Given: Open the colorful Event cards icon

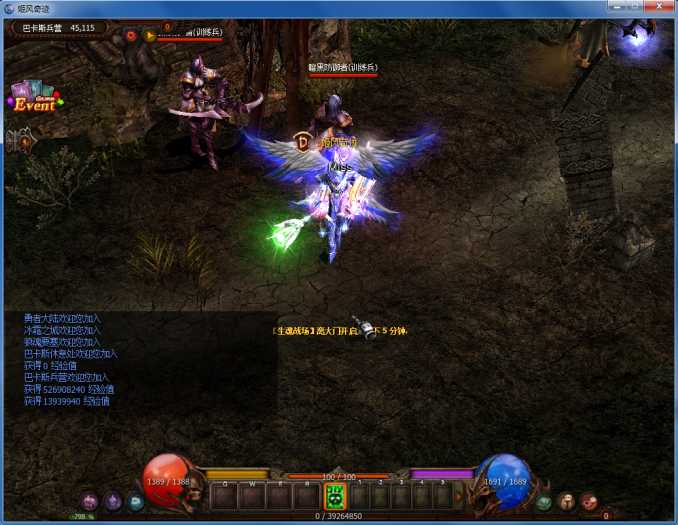Looking at the screenshot, I should click(x=35, y=98).
